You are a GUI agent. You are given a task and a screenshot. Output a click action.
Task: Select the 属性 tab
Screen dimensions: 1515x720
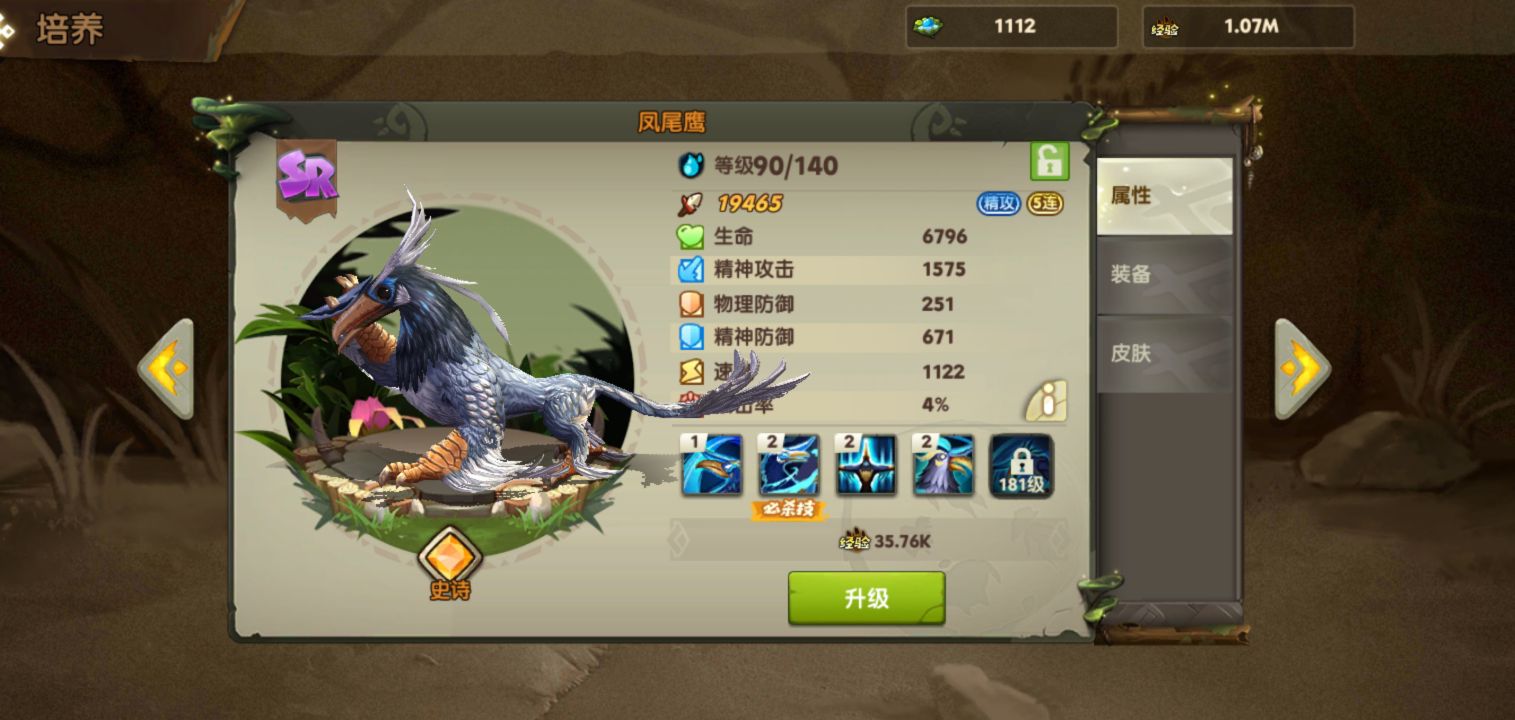pos(1164,195)
